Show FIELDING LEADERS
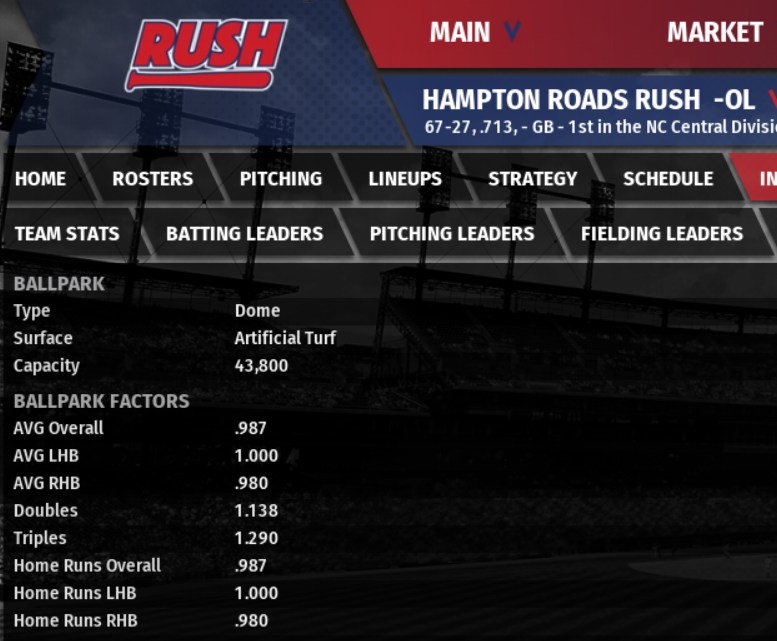777x641 pixels. pyautogui.click(x=662, y=234)
